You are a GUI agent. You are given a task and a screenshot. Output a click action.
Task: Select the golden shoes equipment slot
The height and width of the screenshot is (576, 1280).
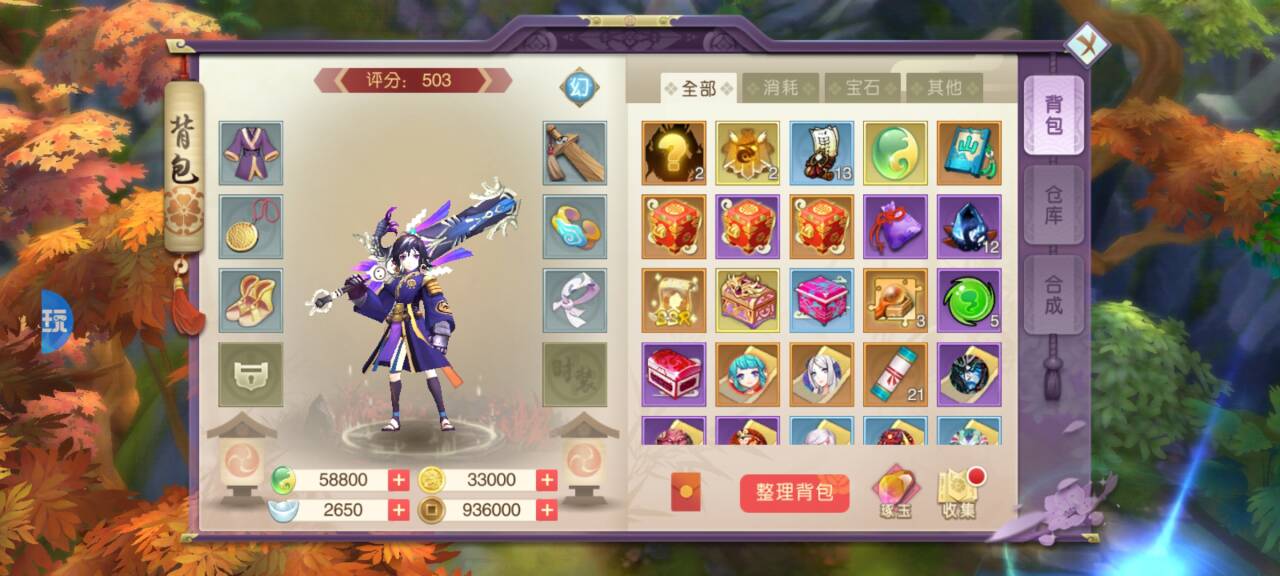(250, 300)
